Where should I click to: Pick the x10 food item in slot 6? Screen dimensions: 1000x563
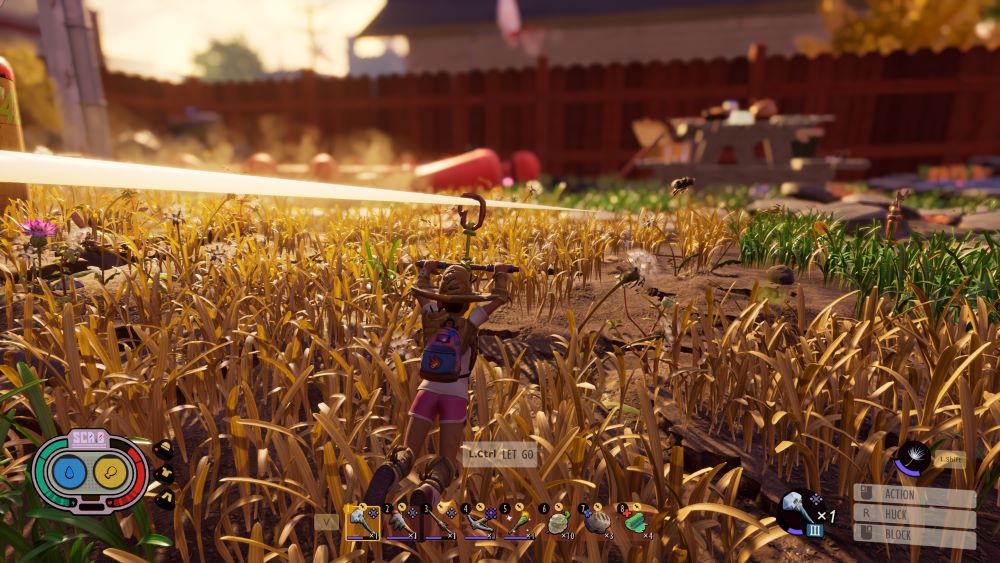557,521
